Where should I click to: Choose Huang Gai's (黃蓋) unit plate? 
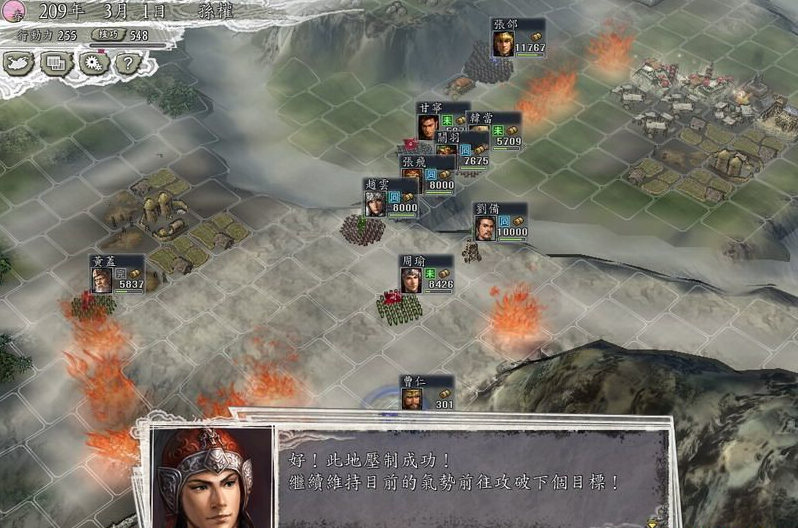pyautogui.click(x=117, y=273)
